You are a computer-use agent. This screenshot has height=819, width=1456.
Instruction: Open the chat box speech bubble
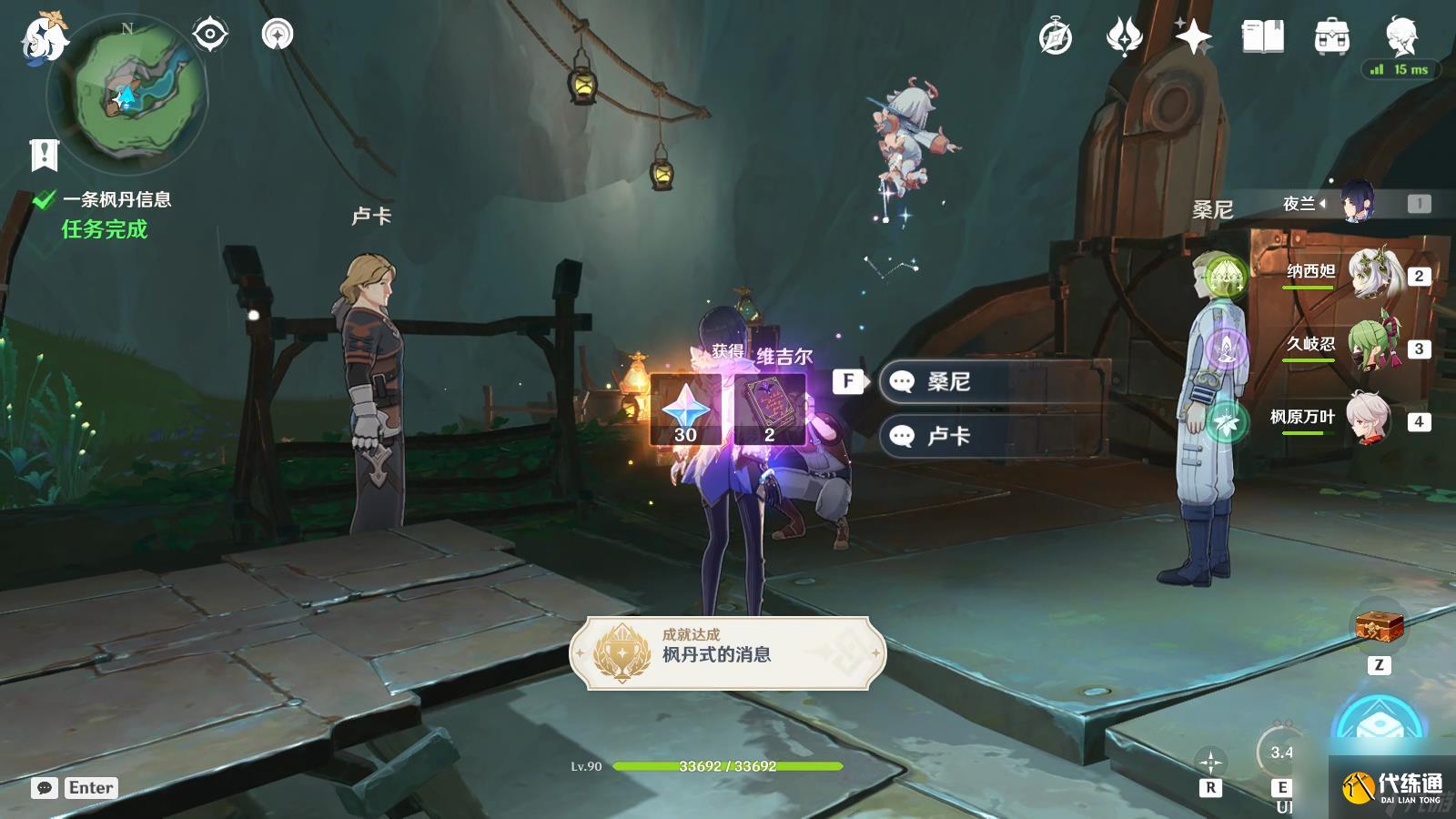(x=45, y=788)
